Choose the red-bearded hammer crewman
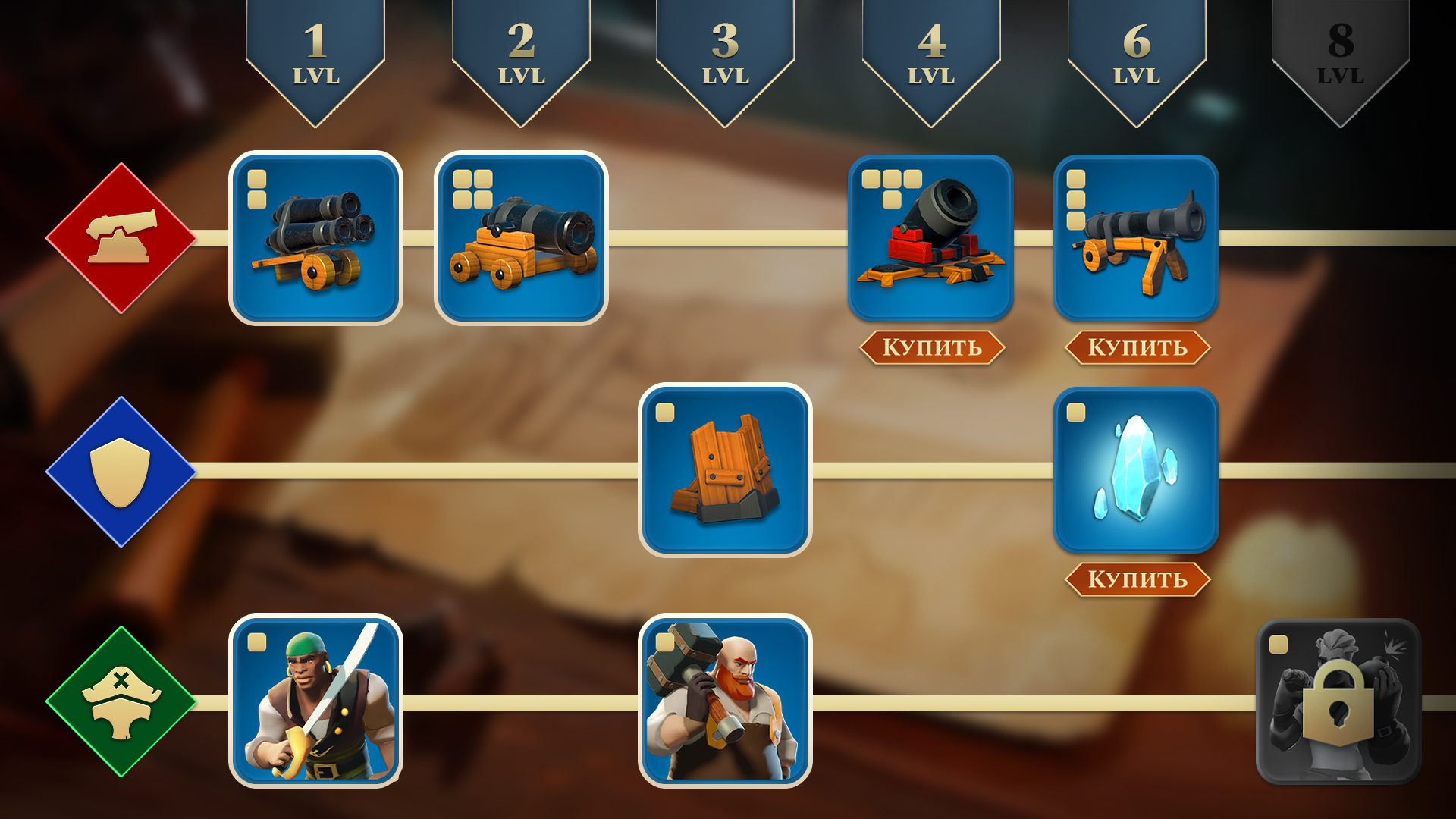1456x819 pixels. tap(725, 701)
